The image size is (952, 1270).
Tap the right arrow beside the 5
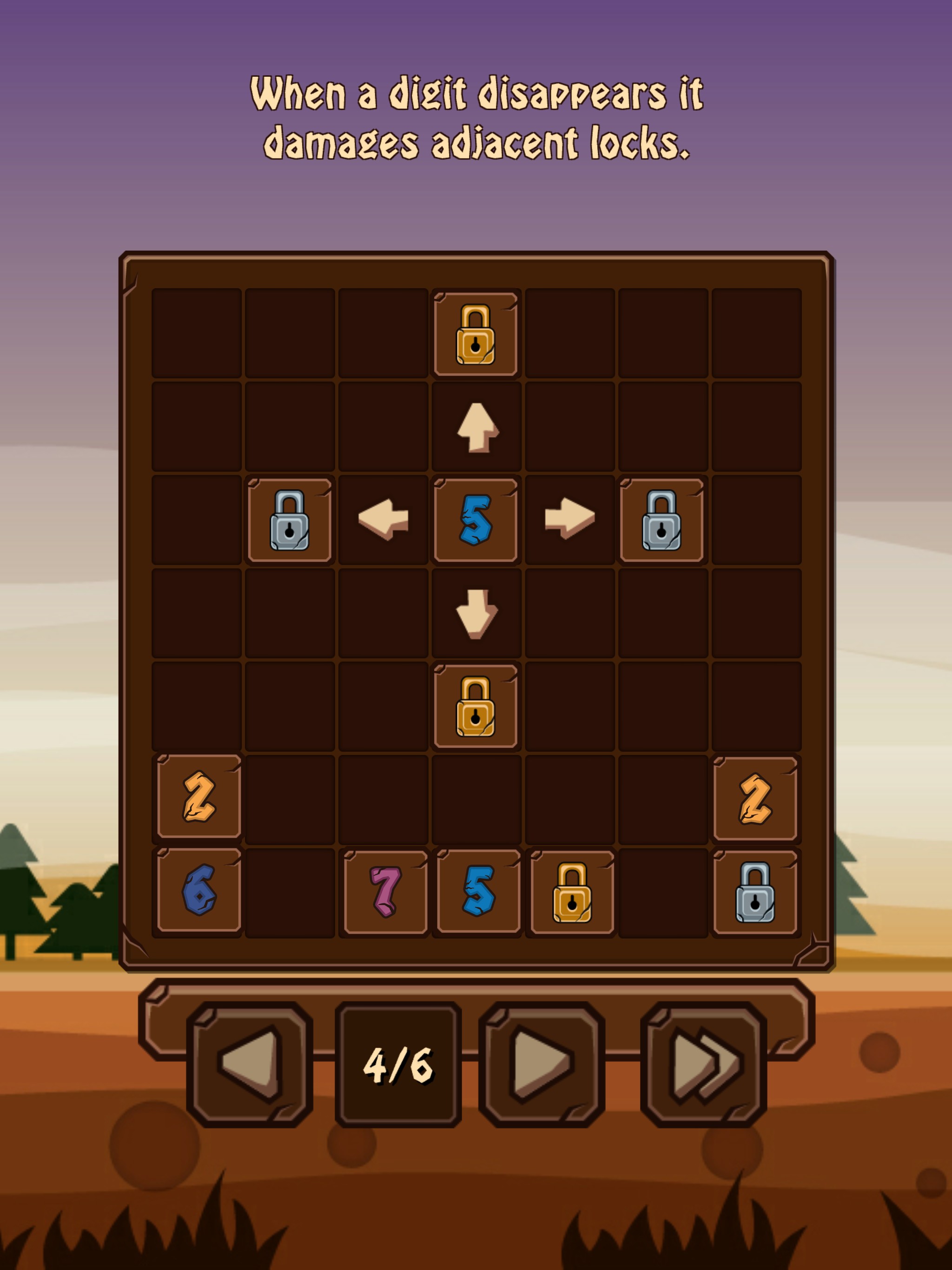click(569, 520)
